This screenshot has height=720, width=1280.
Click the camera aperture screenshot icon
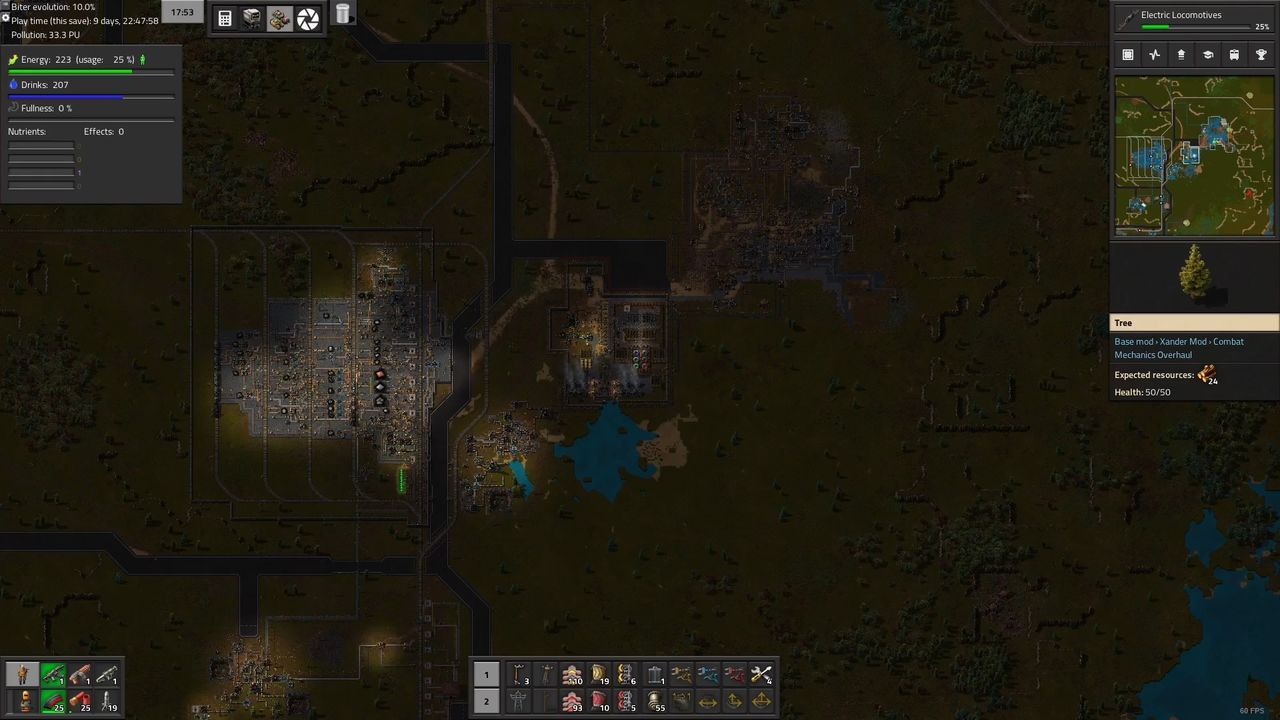[x=308, y=18]
